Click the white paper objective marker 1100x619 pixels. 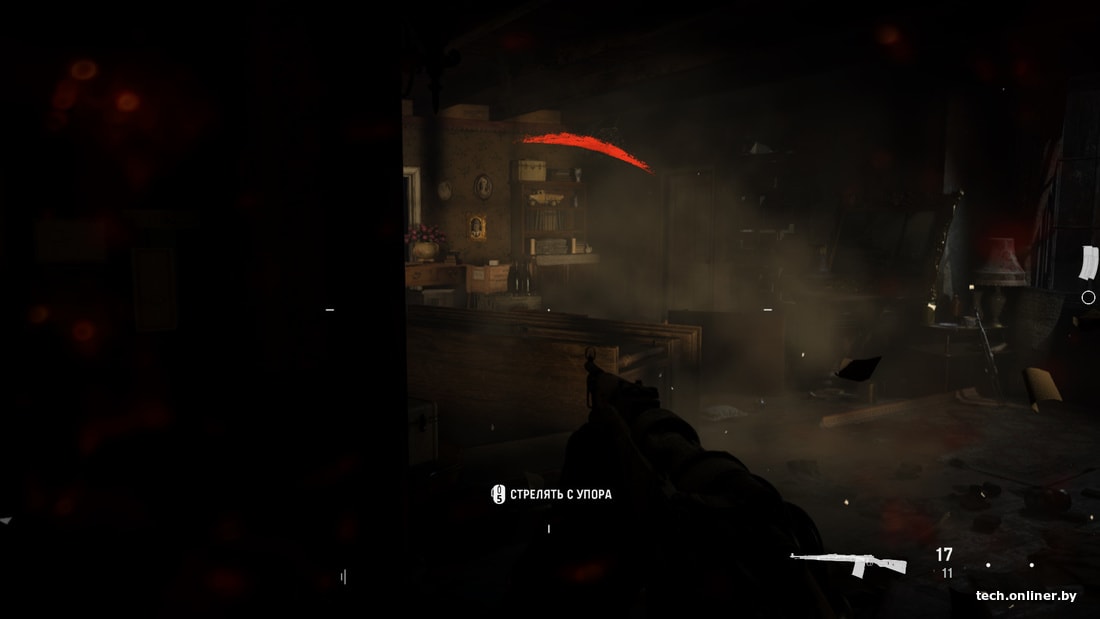[x=1087, y=262]
